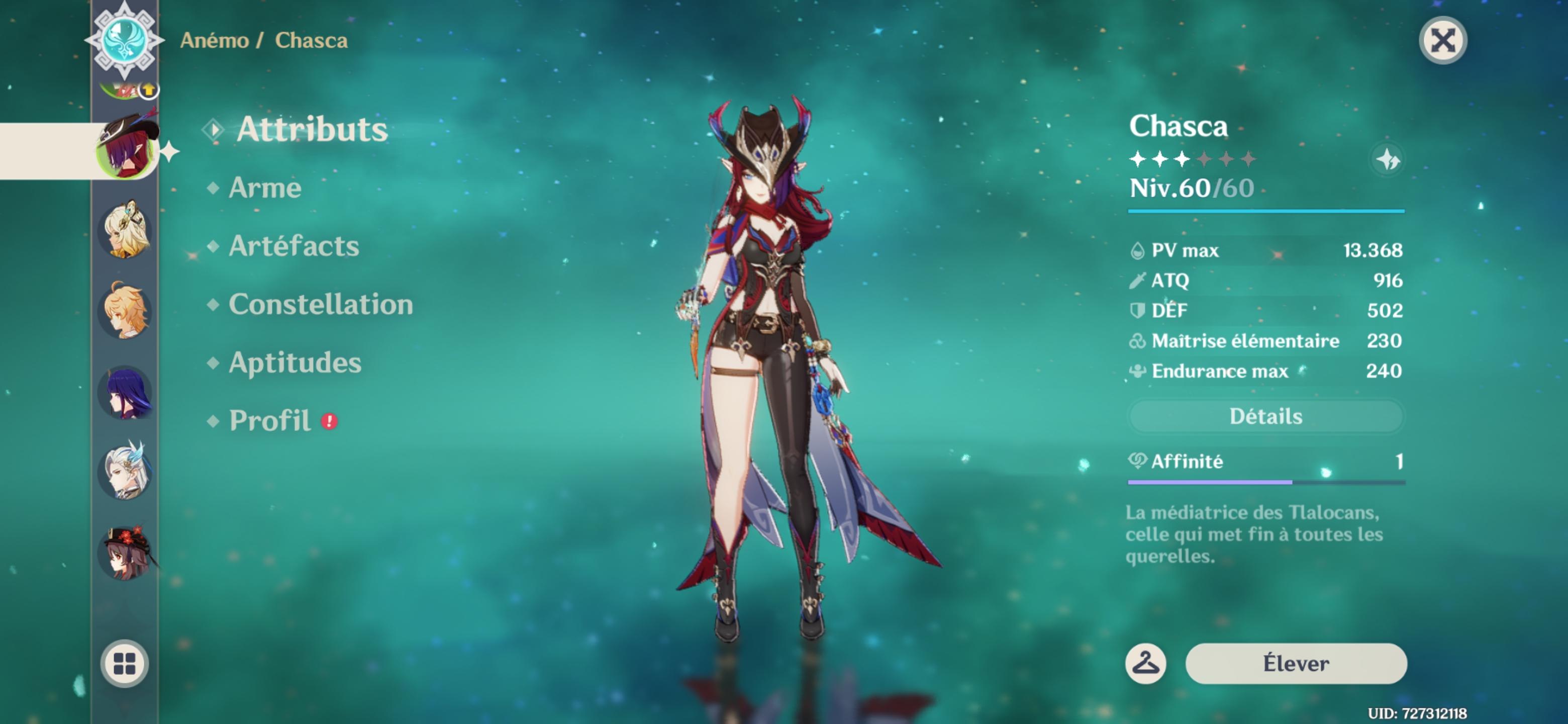Switch to the Raiden Shogun character portrait
The height and width of the screenshot is (724, 1568).
click(125, 393)
